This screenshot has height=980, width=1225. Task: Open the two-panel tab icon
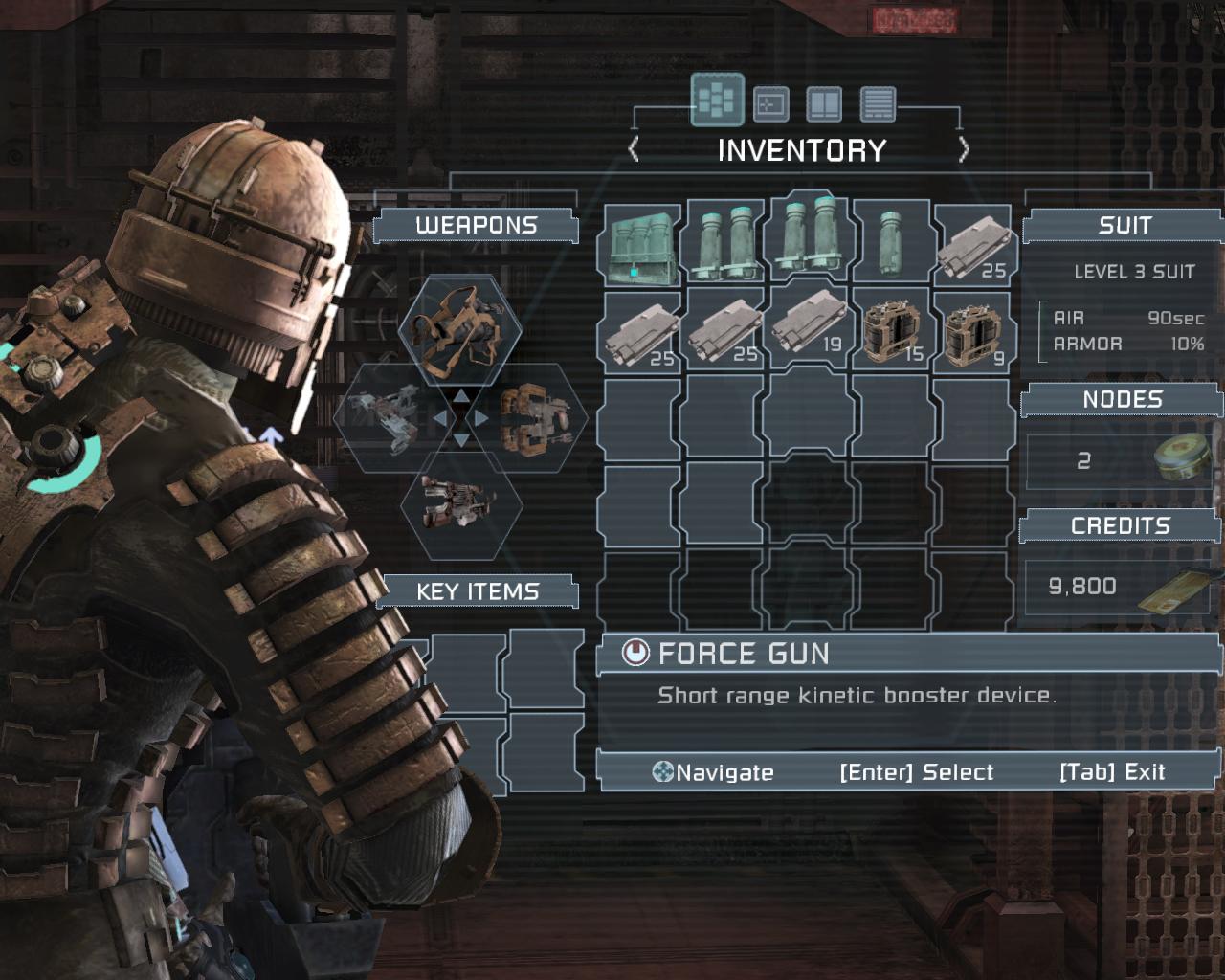point(824,103)
